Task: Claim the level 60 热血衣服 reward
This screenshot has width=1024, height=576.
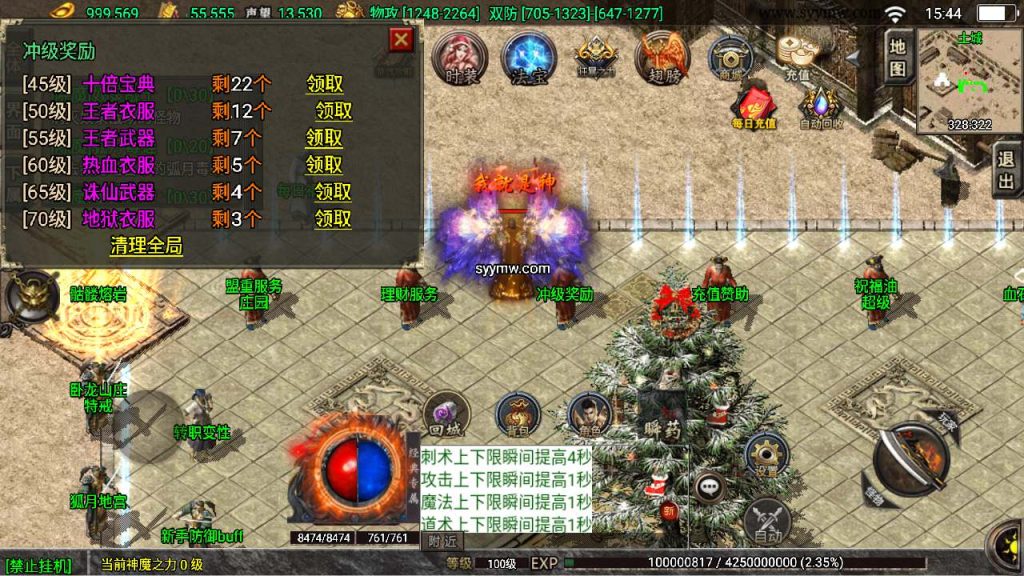Action: (x=324, y=165)
